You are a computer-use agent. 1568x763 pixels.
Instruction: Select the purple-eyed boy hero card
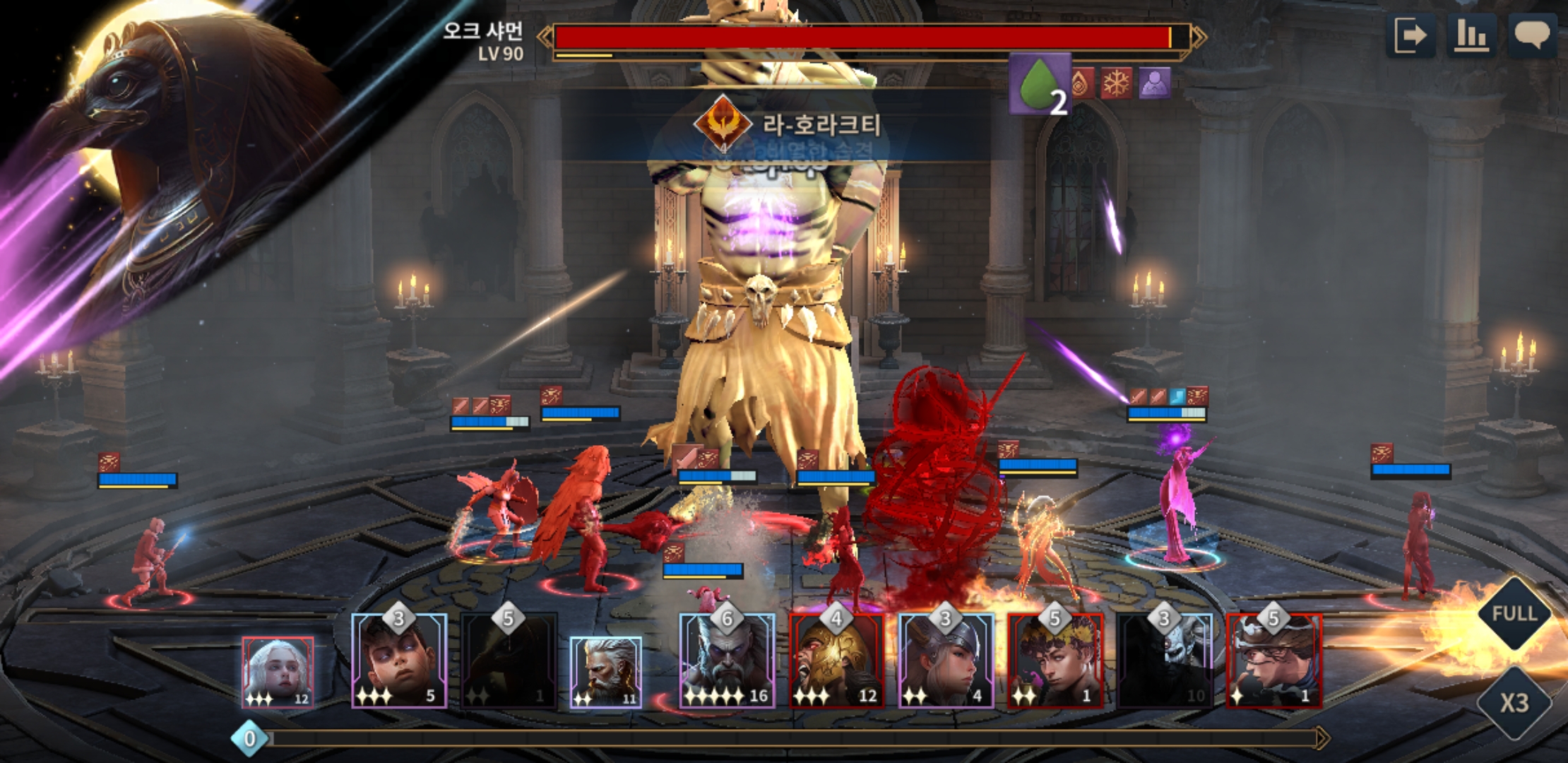[400, 661]
